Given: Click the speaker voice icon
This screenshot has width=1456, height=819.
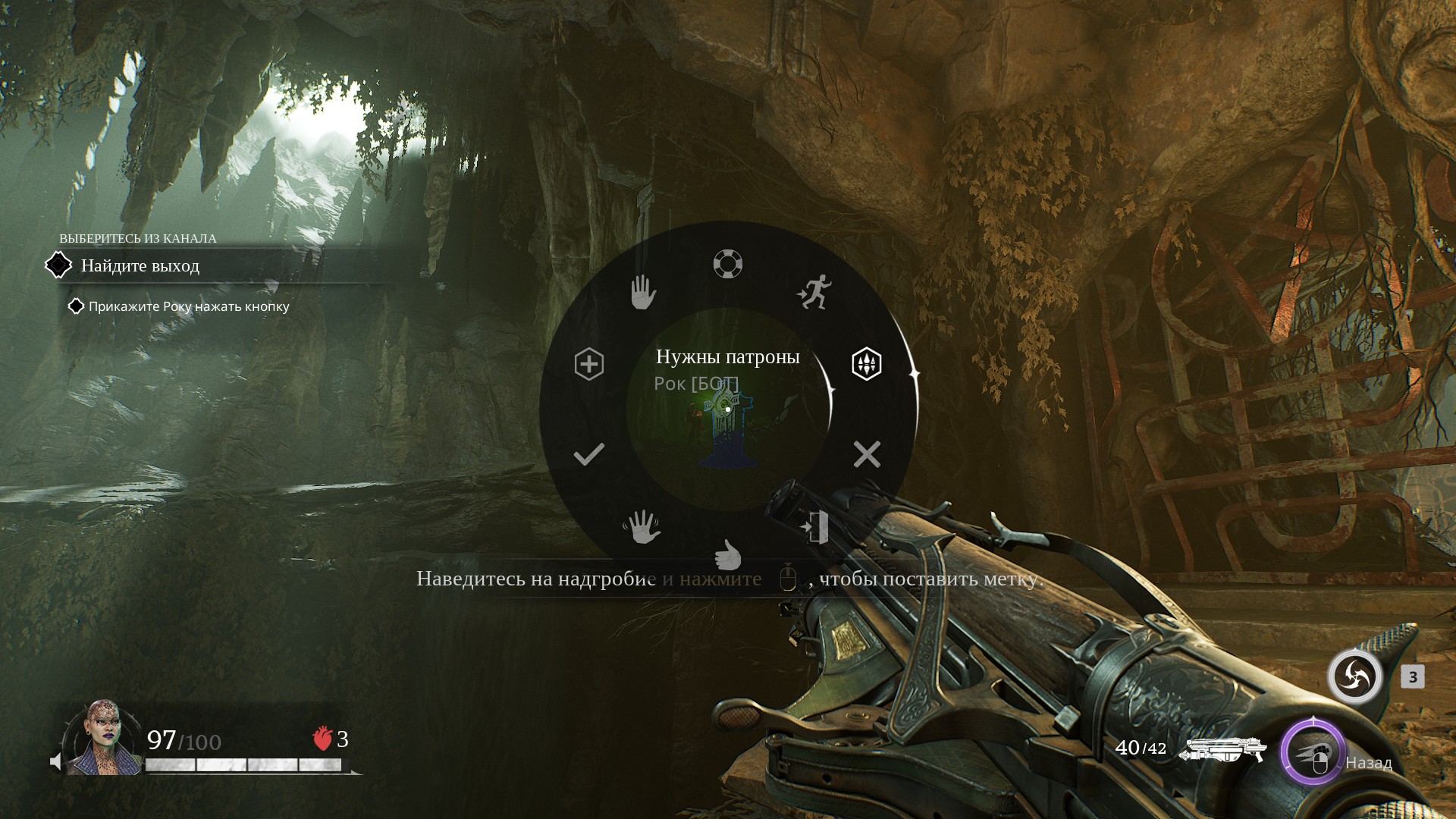Looking at the screenshot, I should tap(56, 761).
